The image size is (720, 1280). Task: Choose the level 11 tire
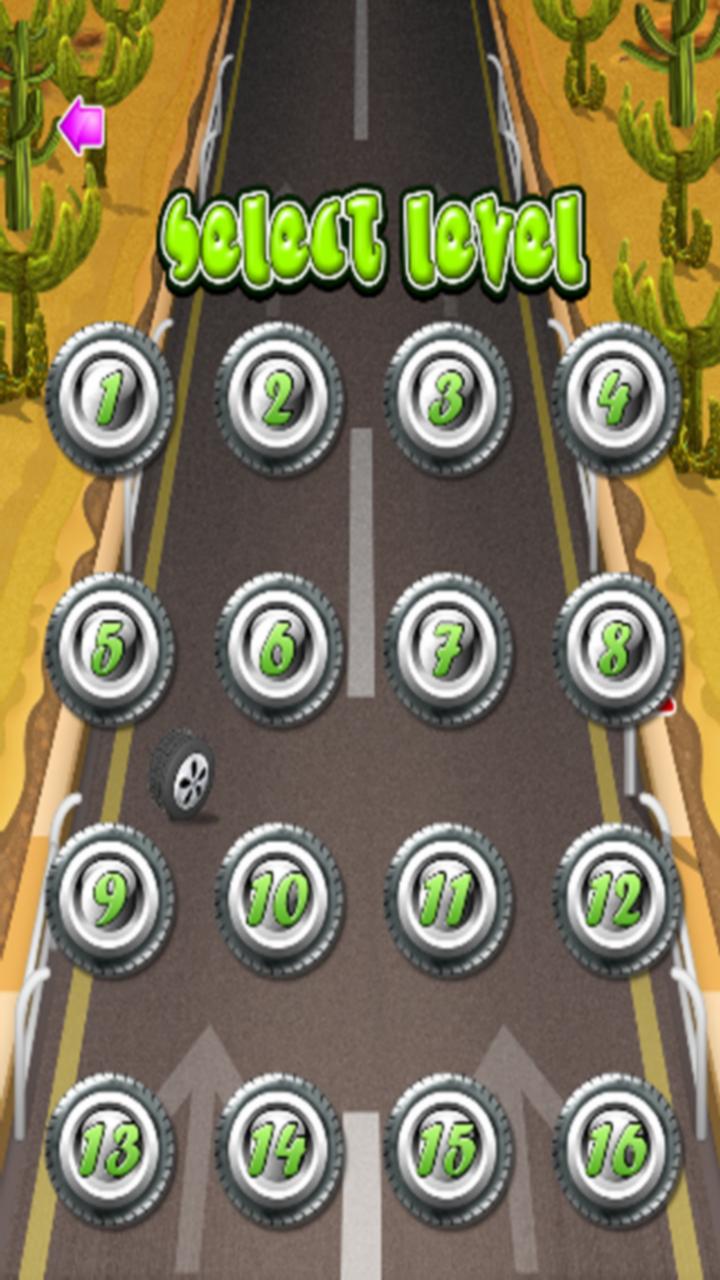click(x=448, y=900)
